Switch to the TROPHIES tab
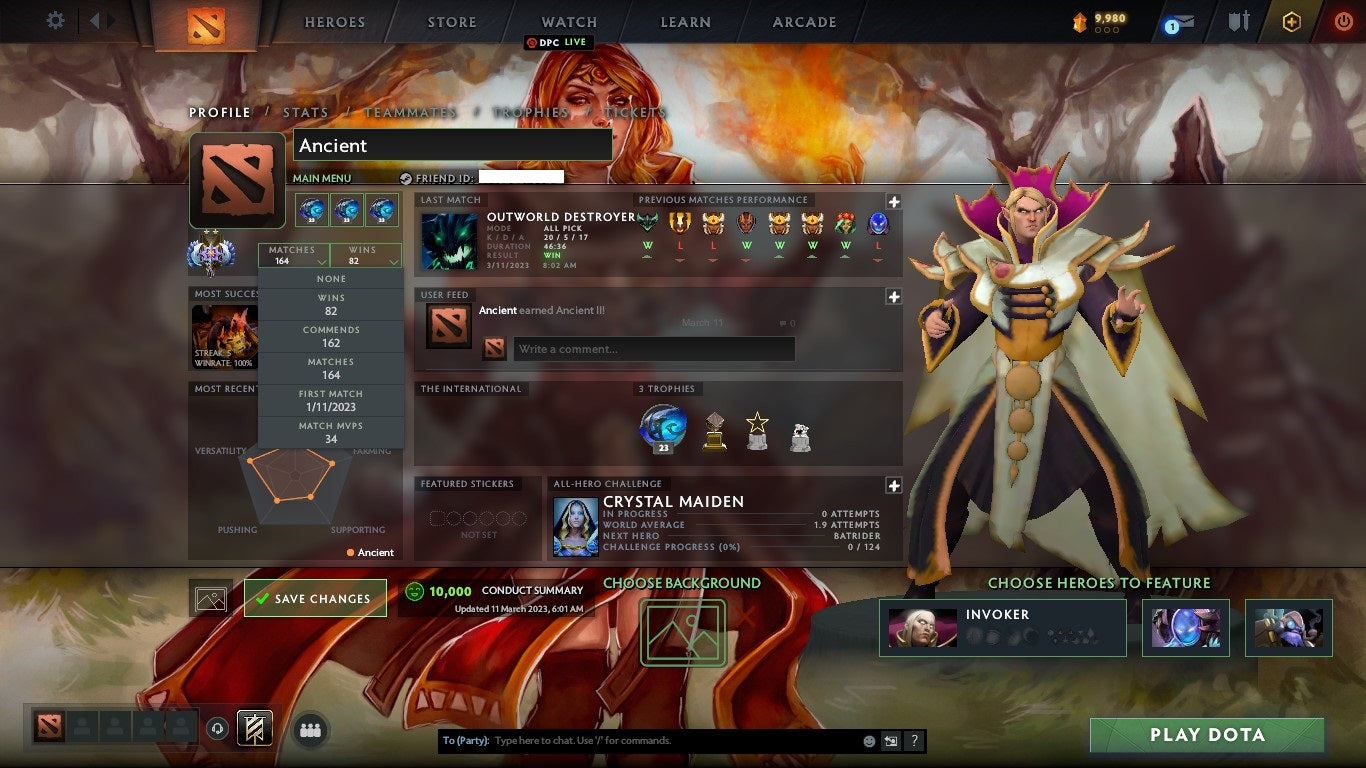 [x=534, y=112]
